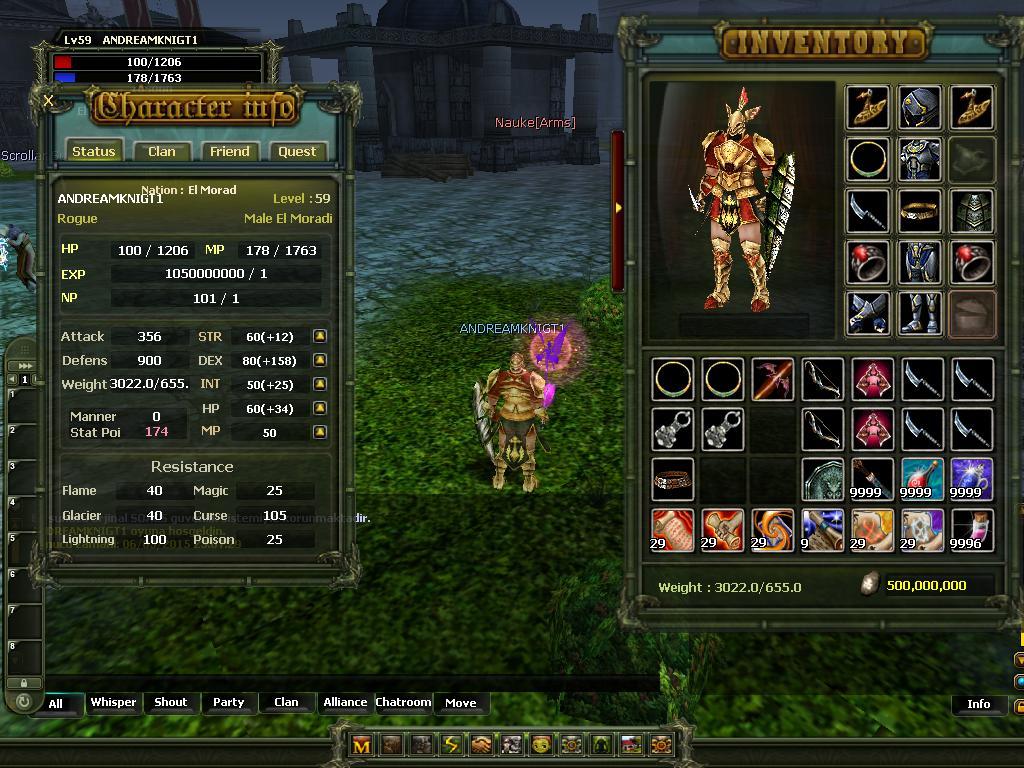Select the belt item in inventory
The image size is (1024, 768).
pos(672,480)
